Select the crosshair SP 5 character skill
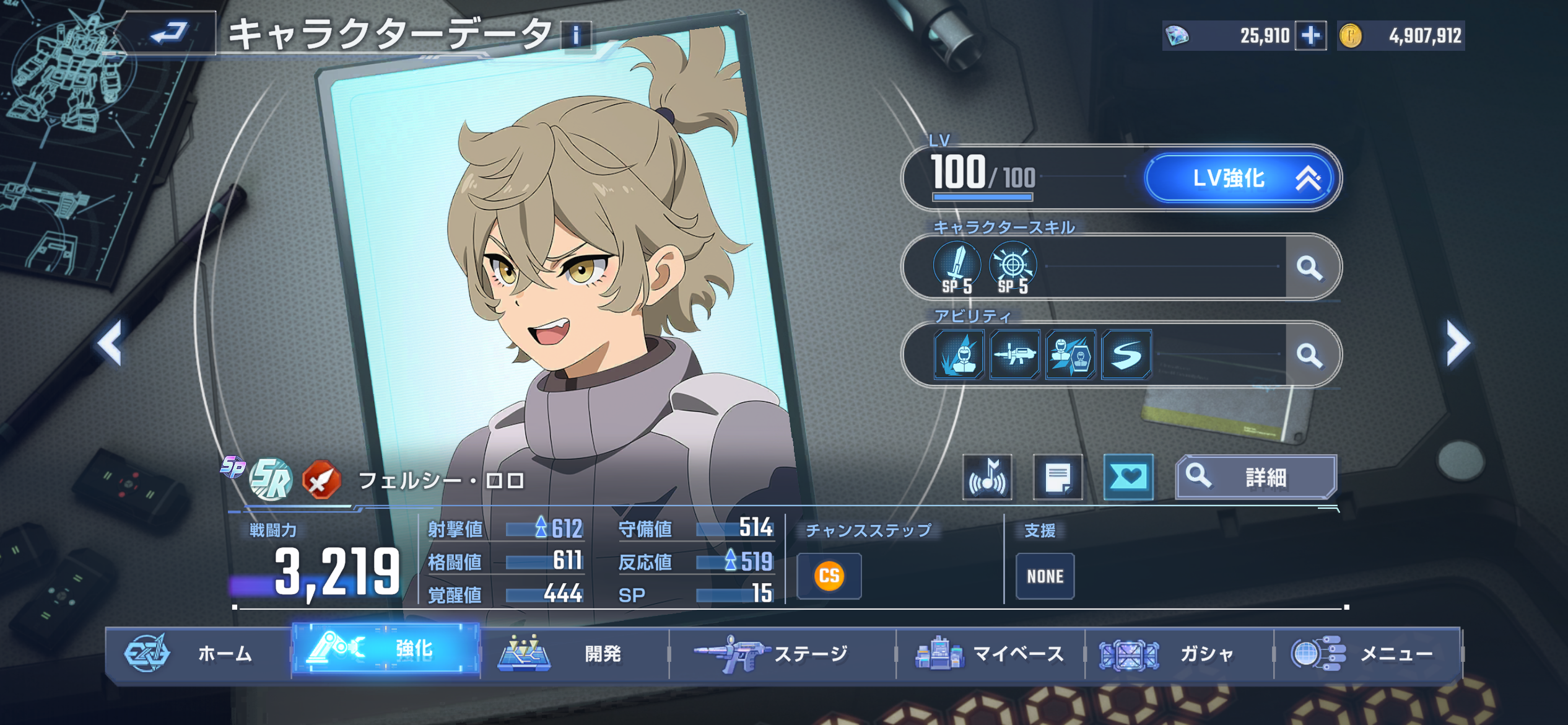The width and height of the screenshot is (1568, 725). [1013, 268]
